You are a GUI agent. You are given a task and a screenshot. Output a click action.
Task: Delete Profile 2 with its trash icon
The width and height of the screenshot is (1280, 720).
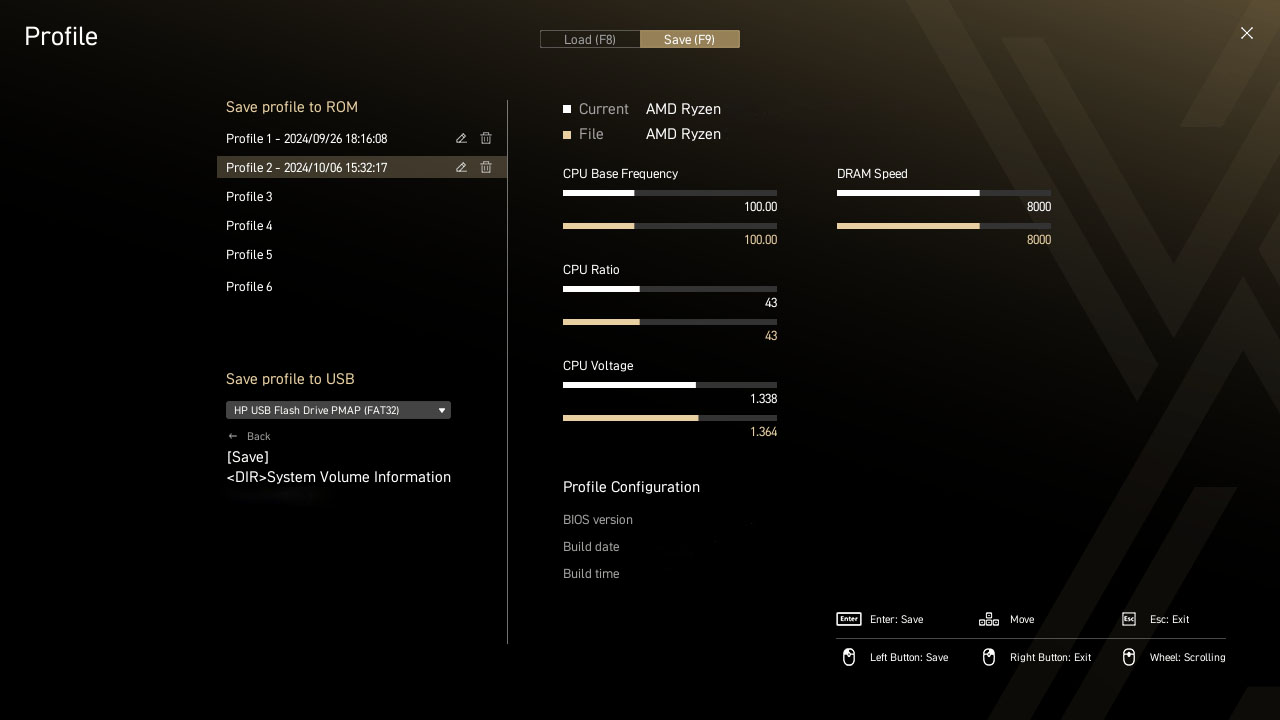486,168
